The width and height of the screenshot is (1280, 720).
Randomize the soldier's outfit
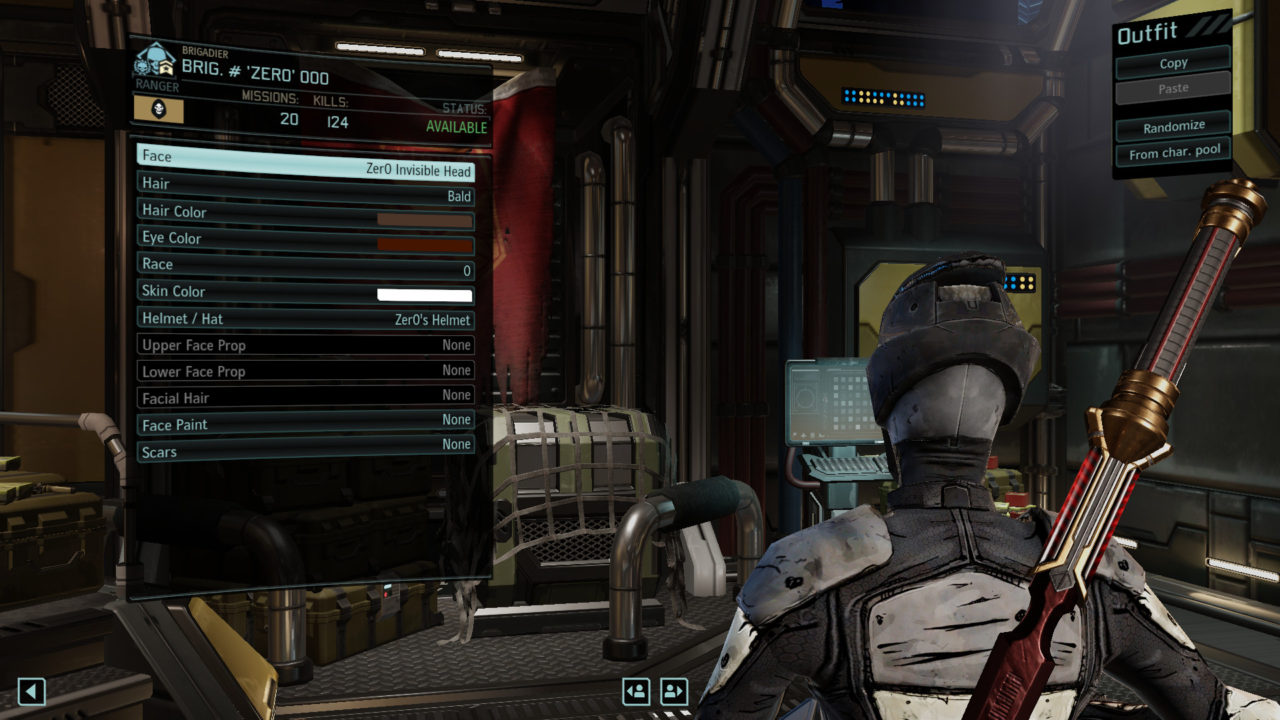pyautogui.click(x=1173, y=126)
